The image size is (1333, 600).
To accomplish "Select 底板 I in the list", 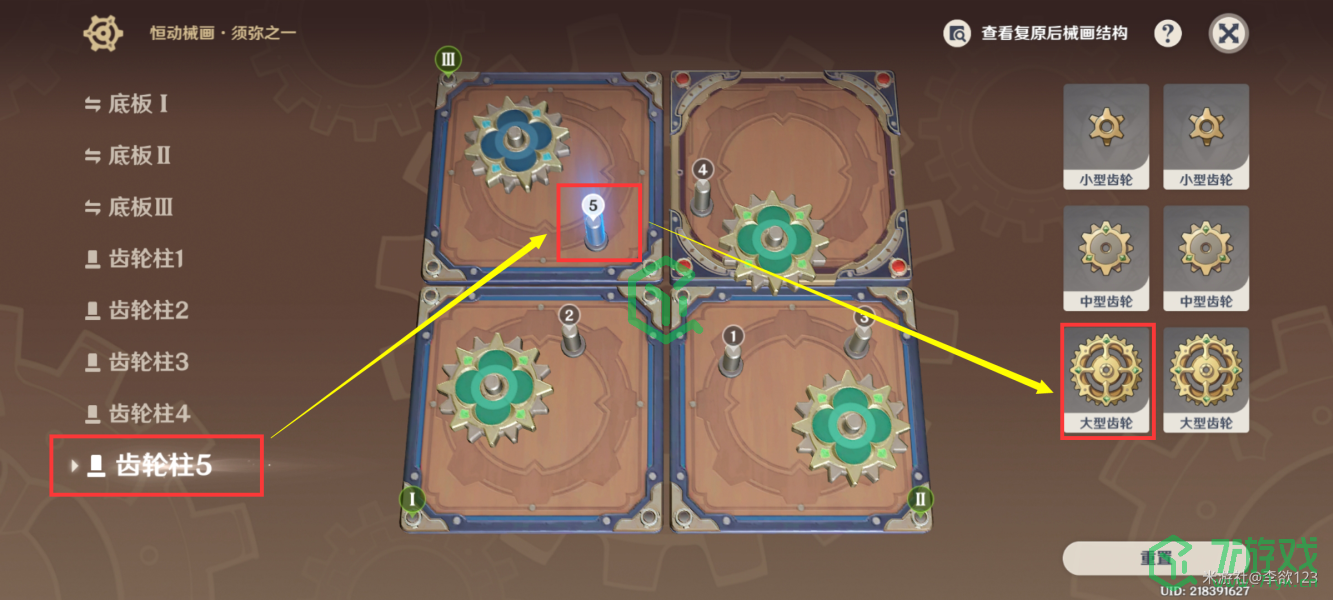I will pyautogui.click(x=137, y=104).
